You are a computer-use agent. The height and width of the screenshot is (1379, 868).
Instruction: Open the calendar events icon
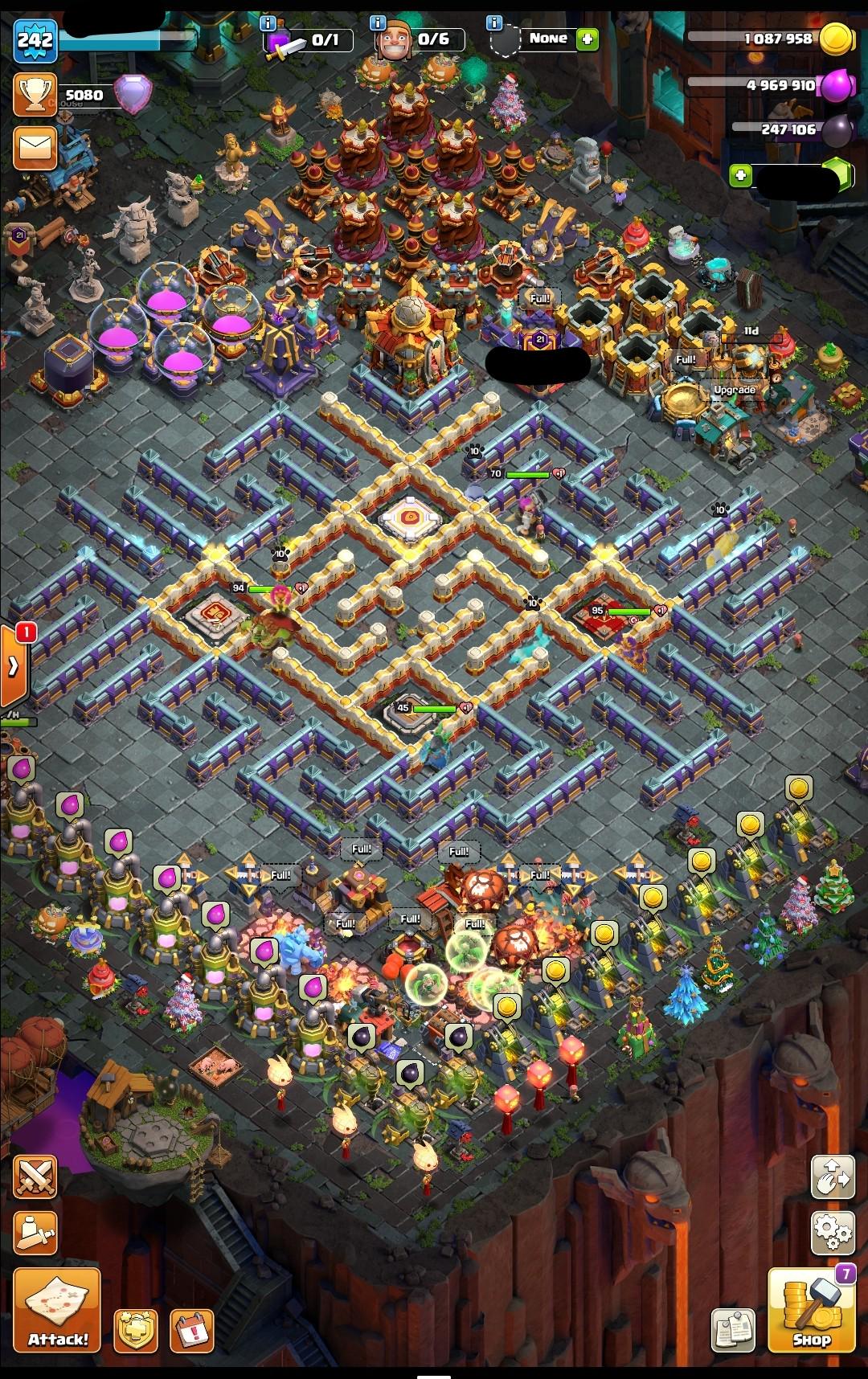point(192,1331)
